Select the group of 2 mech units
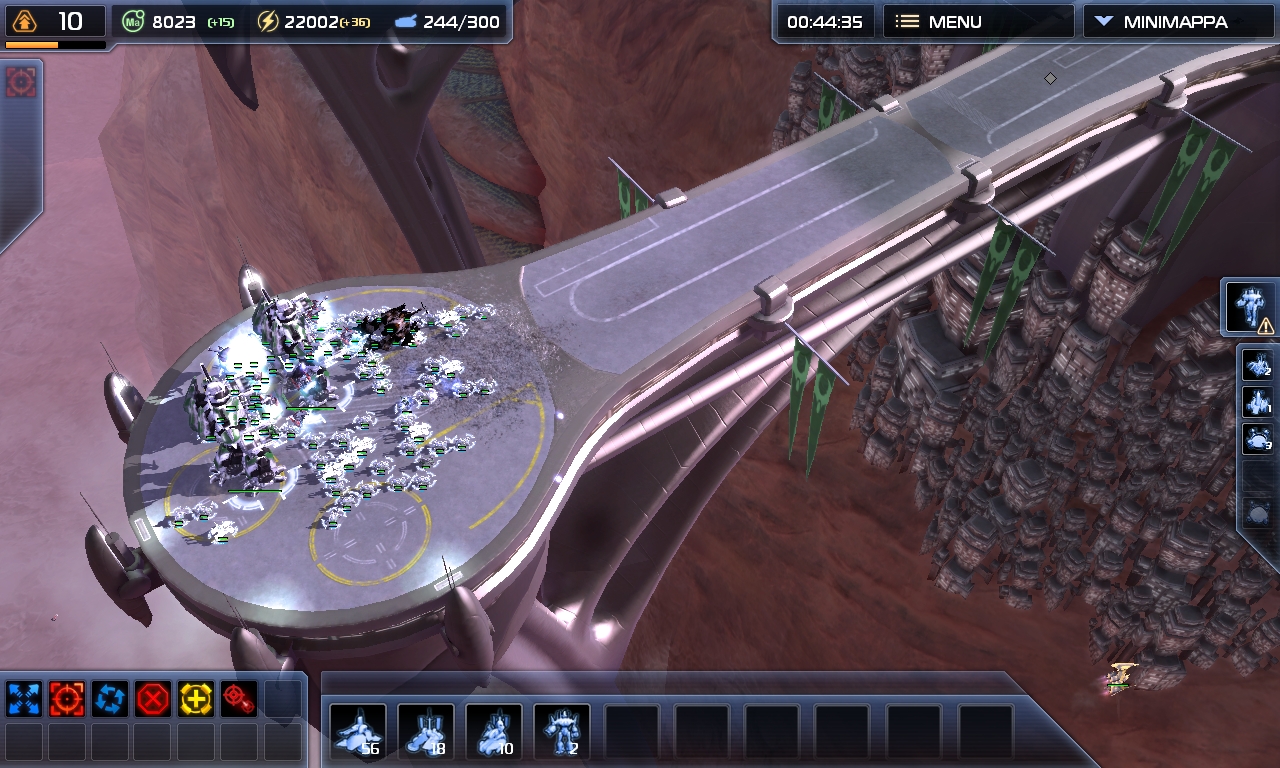This screenshot has width=1280, height=768. 562,733
